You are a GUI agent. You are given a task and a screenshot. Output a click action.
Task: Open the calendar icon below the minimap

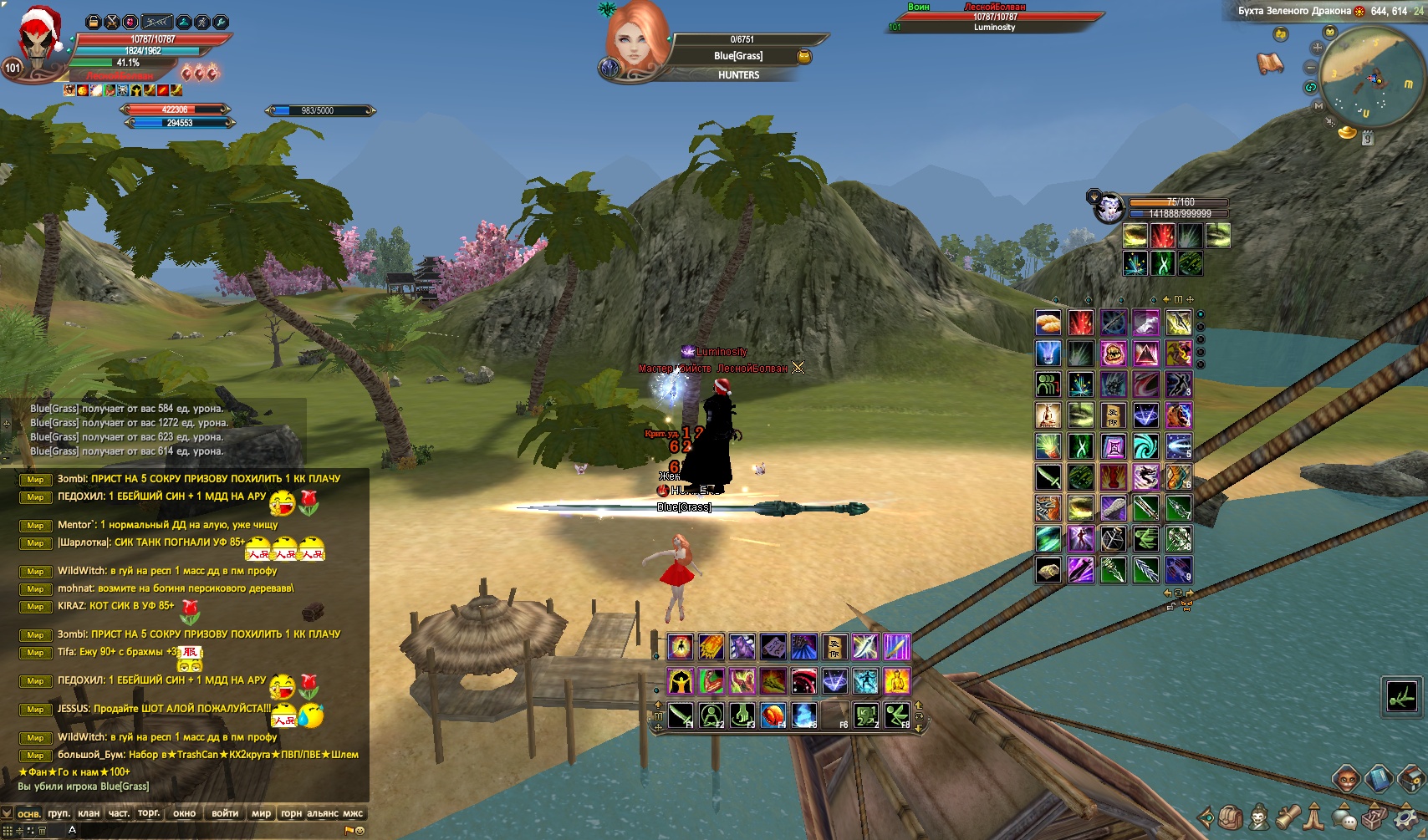tap(1368, 139)
